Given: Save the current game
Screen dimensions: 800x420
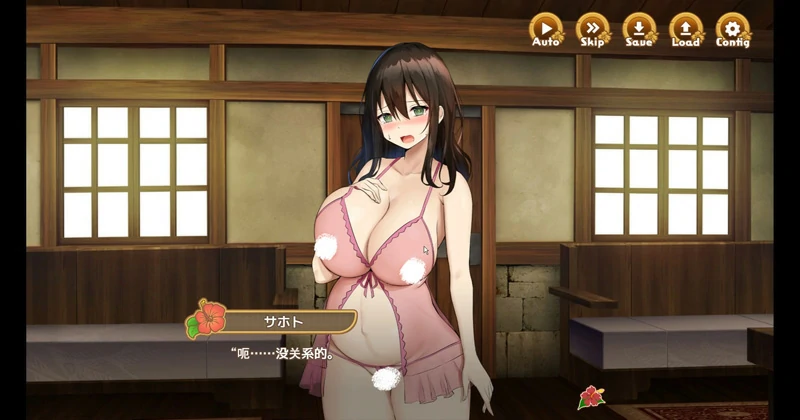Looking at the screenshot, I should point(639,29).
